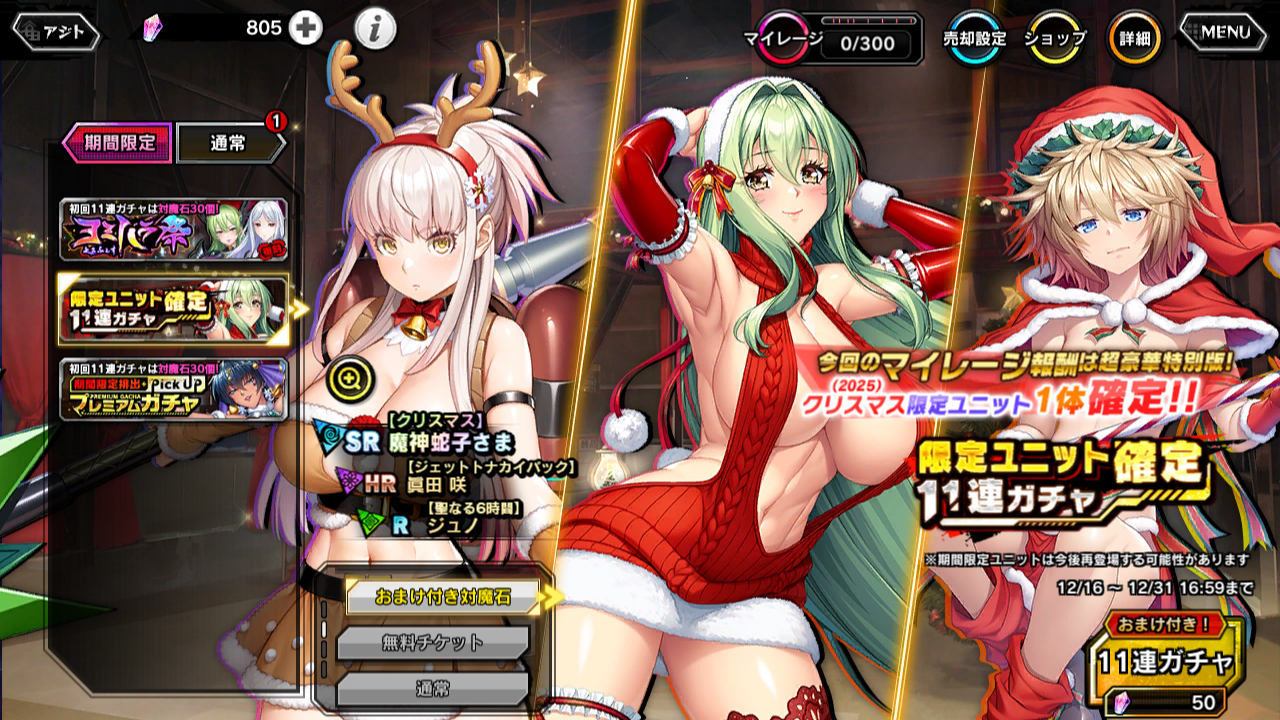The image size is (1280, 720).
Task: Go back to アジト hideout
Action: (x=56, y=32)
